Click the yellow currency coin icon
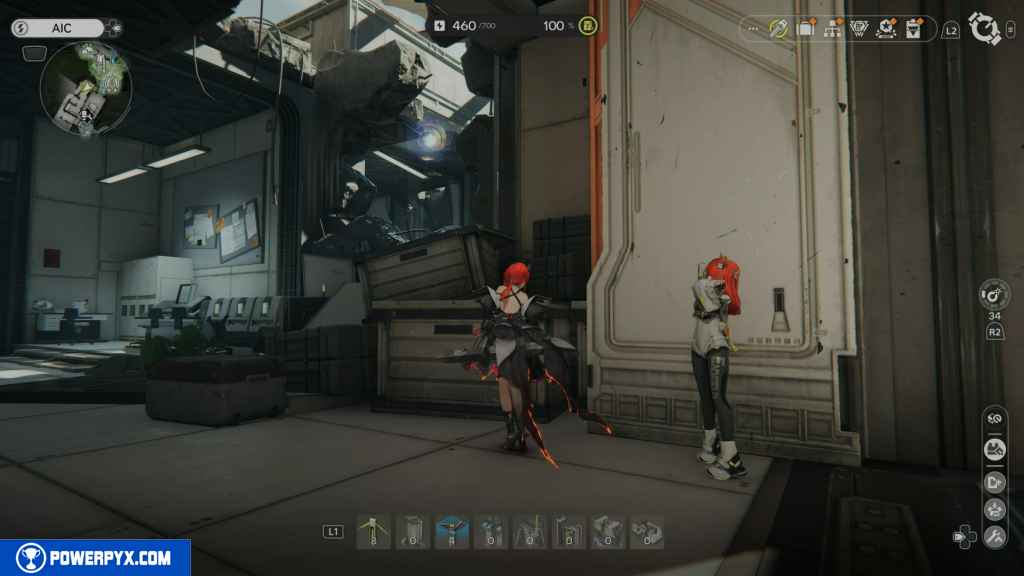The width and height of the screenshot is (1024, 576). 588,26
